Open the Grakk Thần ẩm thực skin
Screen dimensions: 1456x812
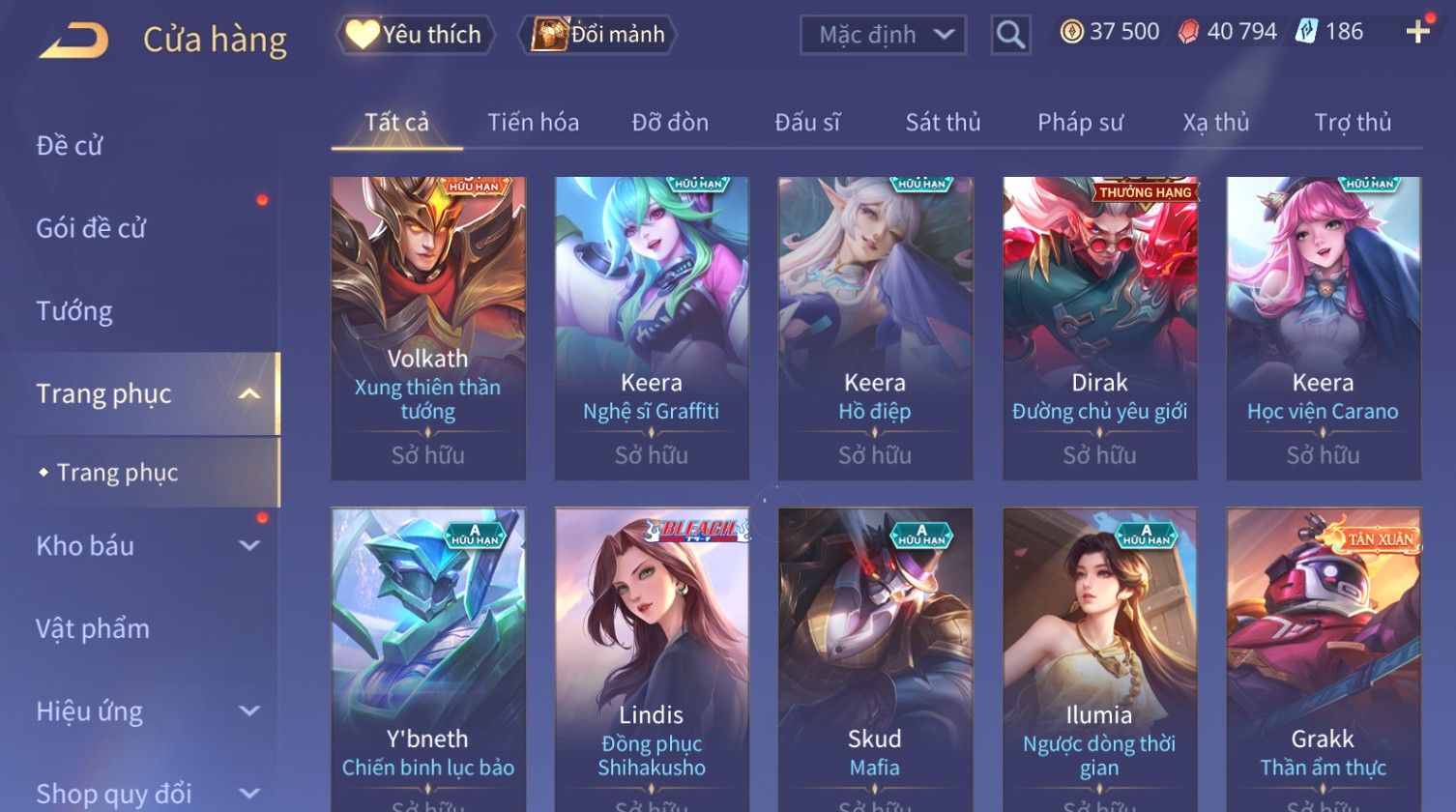point(1323,659)
